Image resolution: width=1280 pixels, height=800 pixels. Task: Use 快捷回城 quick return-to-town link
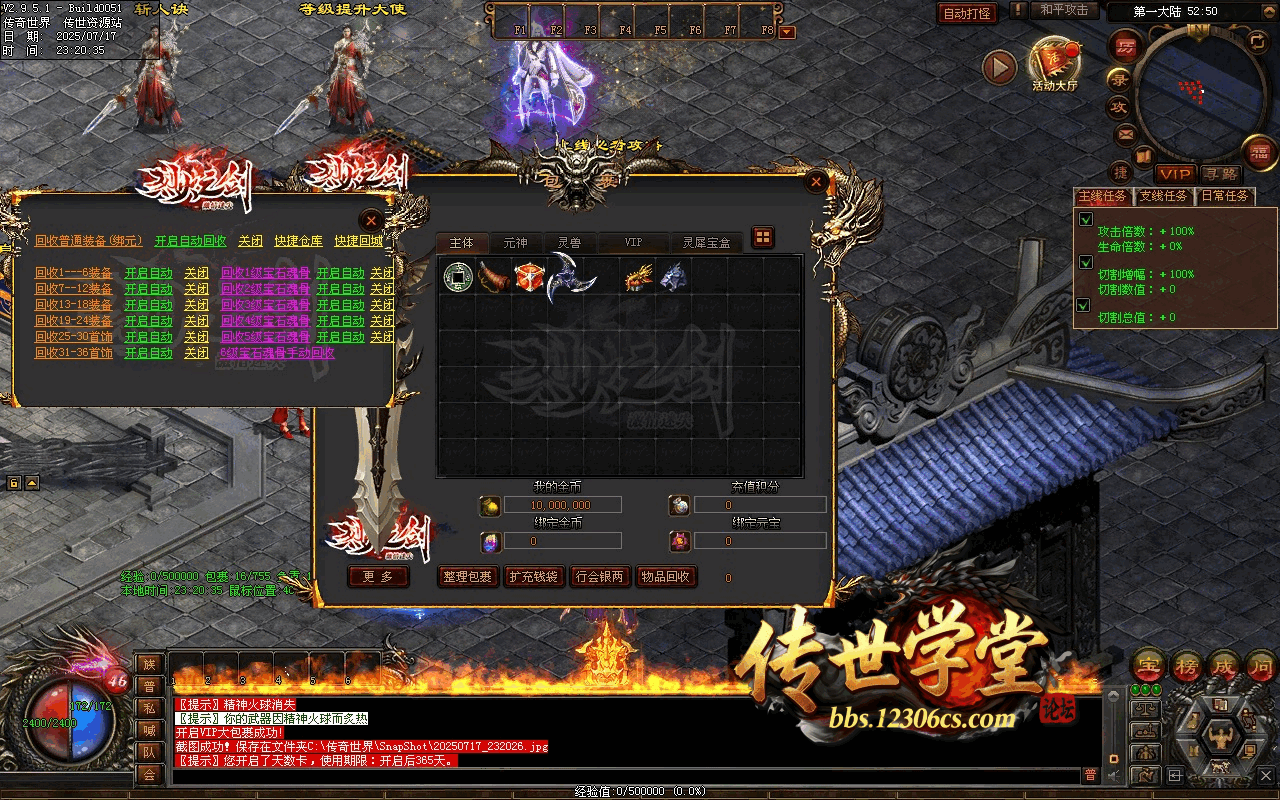(x=358, y=241)
